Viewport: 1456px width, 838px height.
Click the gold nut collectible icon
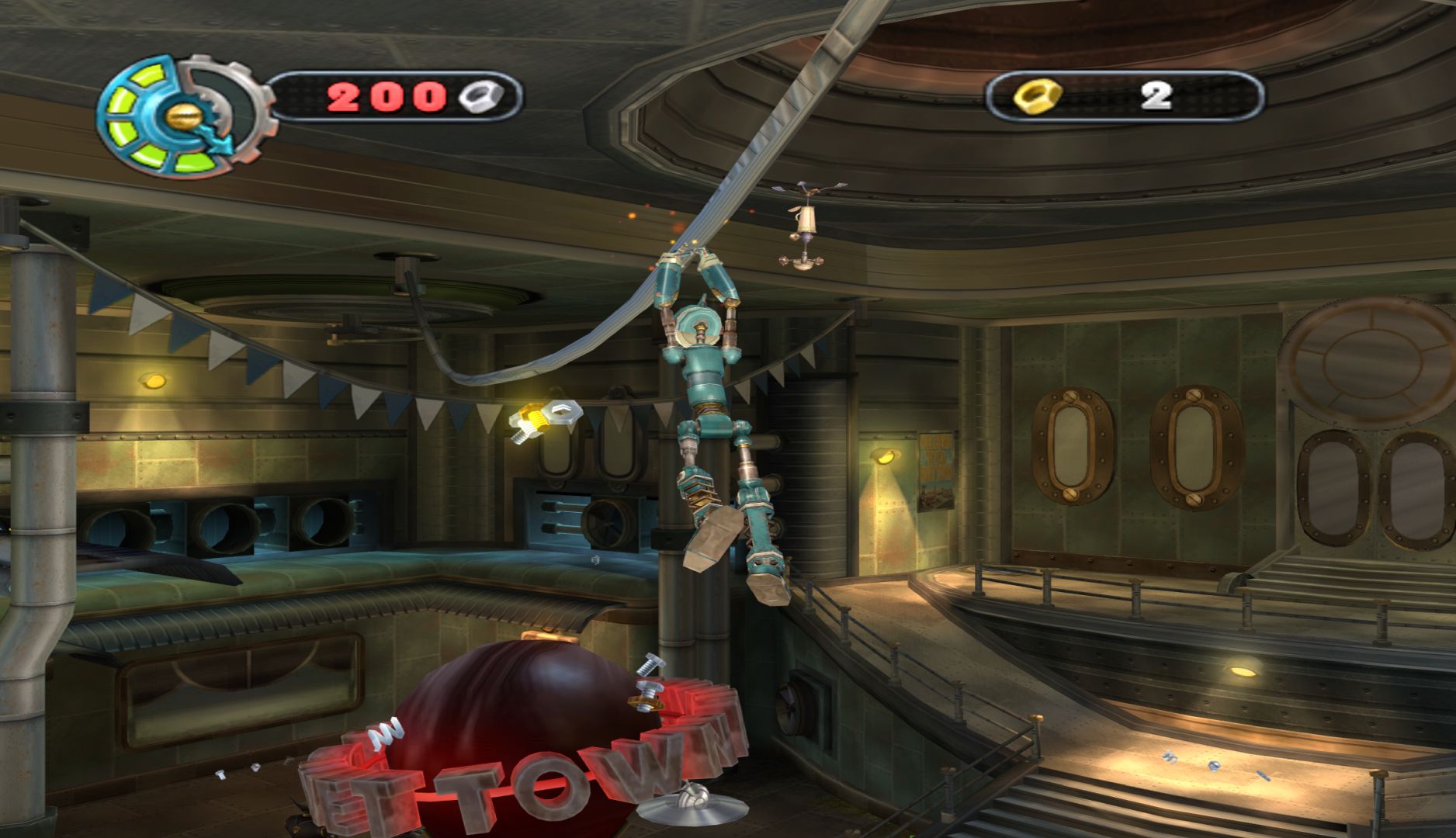tap(1034, 98)
